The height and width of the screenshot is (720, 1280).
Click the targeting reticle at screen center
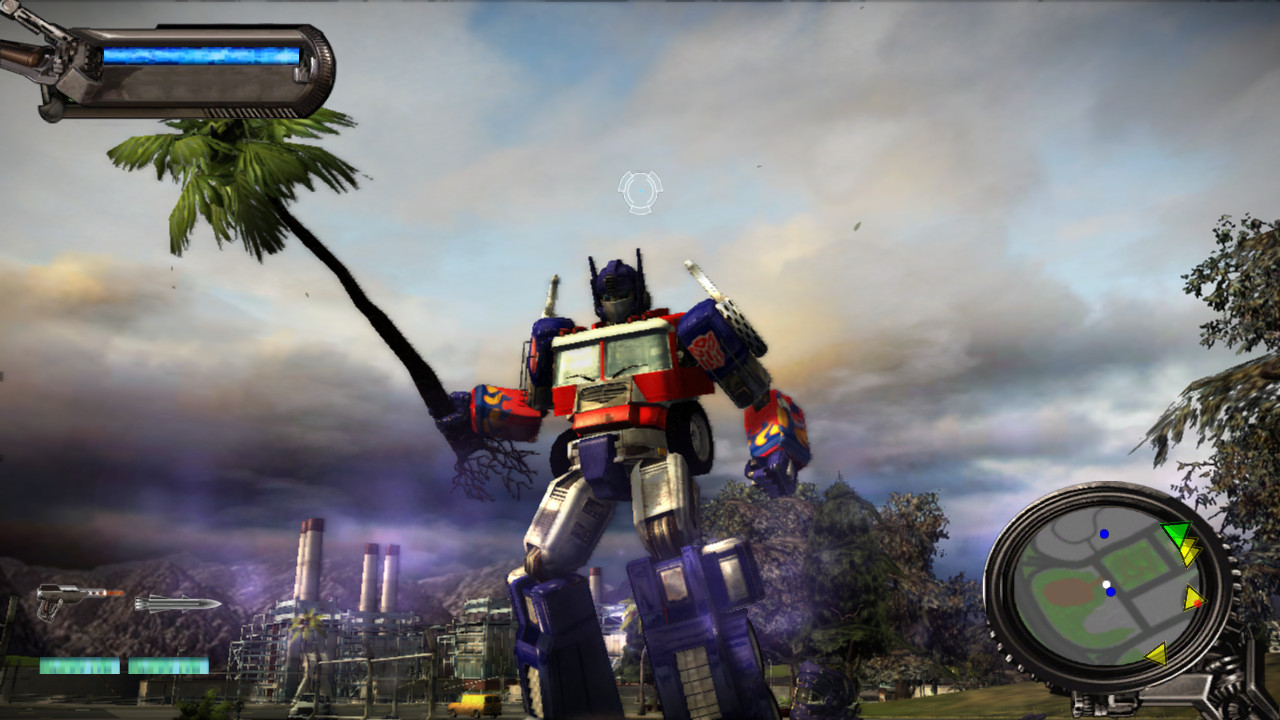[x=641, y=193]
